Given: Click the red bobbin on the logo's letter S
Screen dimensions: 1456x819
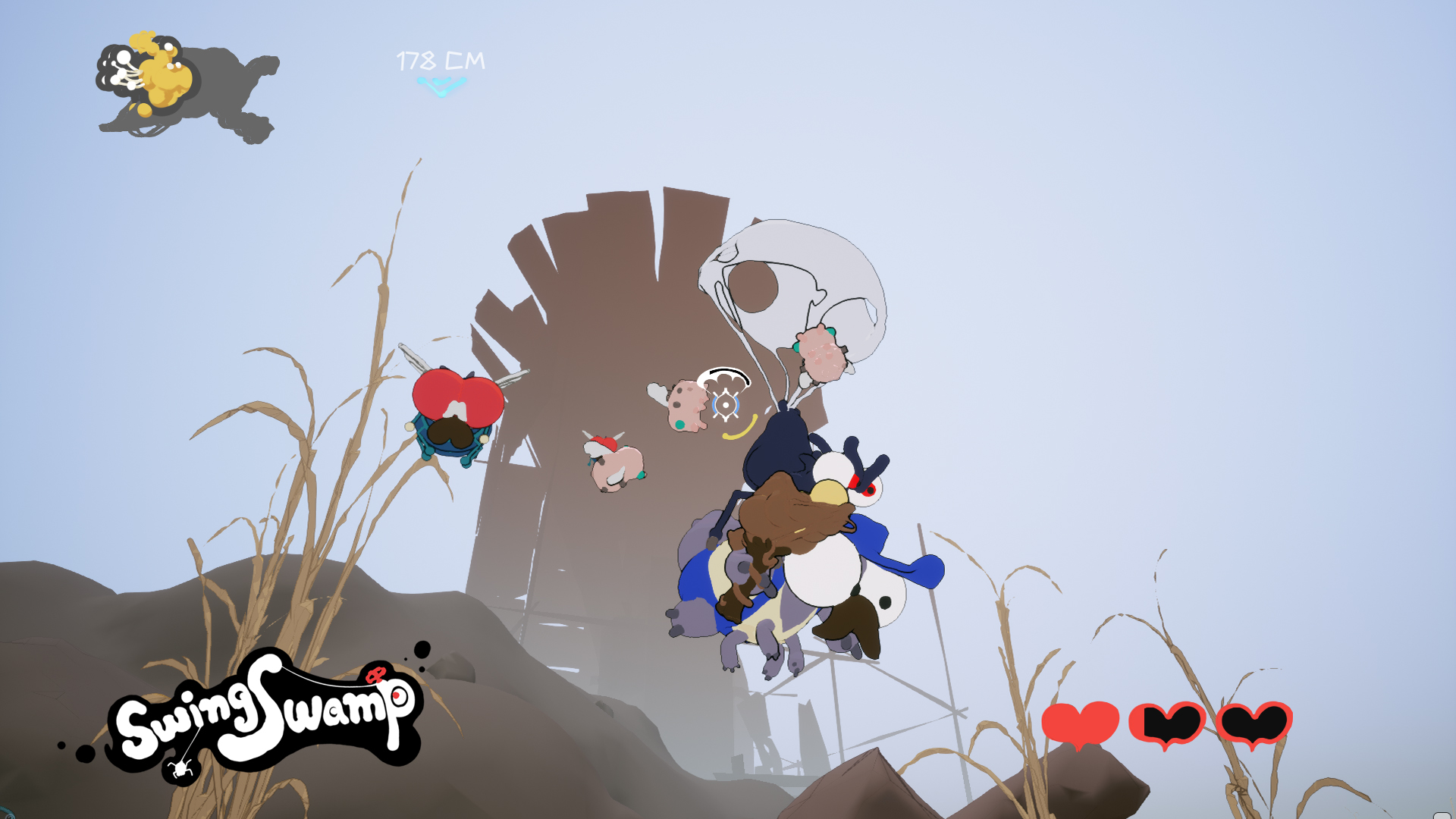Looking at the screenshot, I should point(375,673).
